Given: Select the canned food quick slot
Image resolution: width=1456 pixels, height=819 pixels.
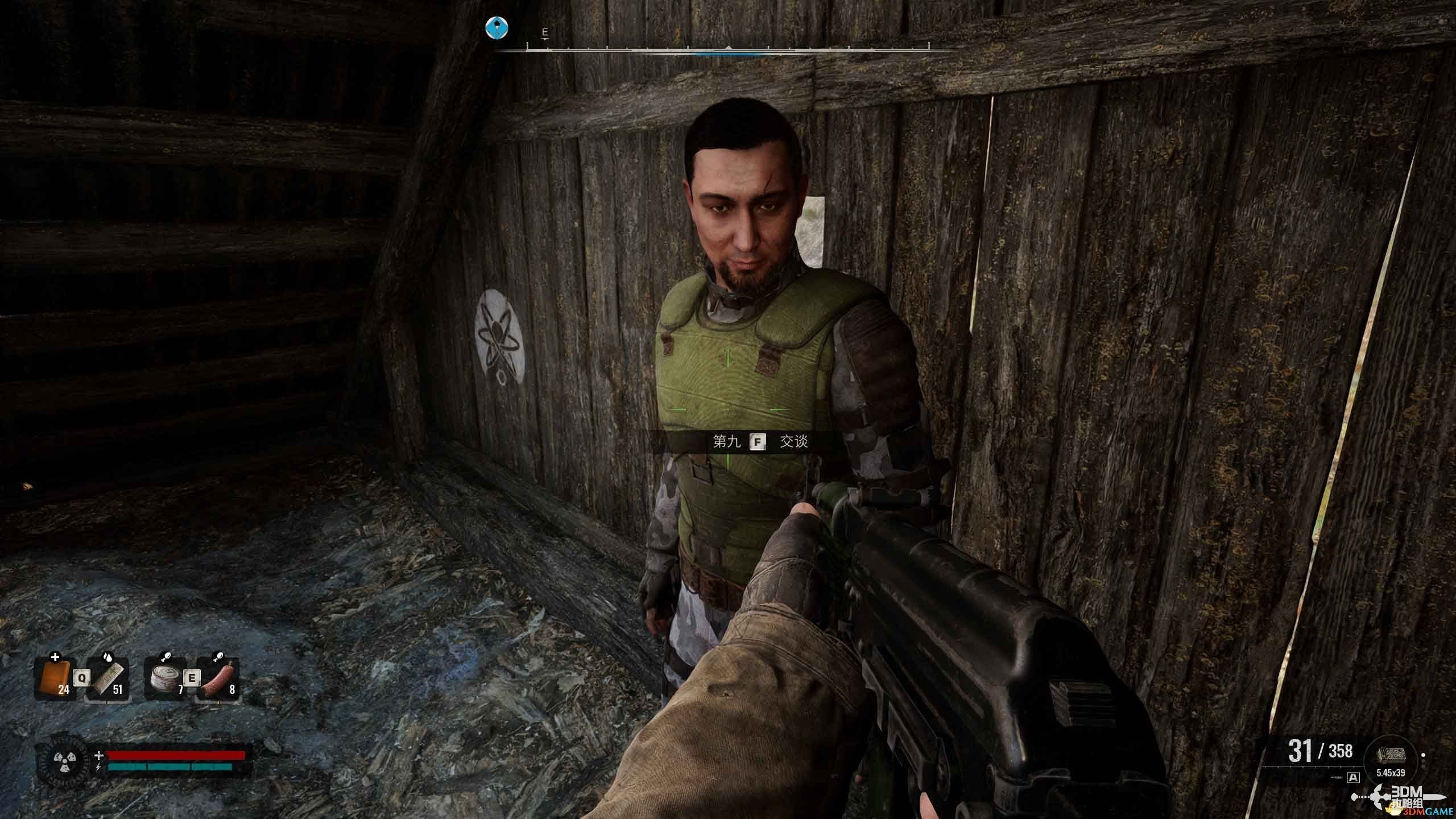Looking at the screenshot, I should [x=164, y=679].
